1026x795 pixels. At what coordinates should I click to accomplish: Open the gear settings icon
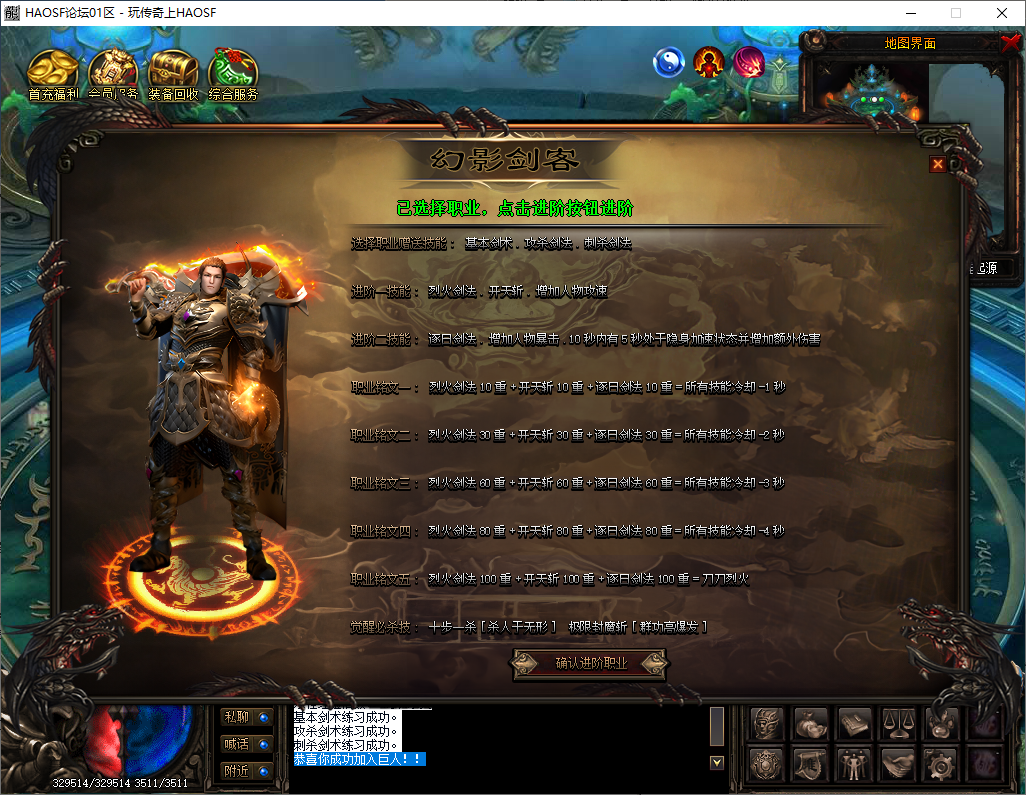940,765
